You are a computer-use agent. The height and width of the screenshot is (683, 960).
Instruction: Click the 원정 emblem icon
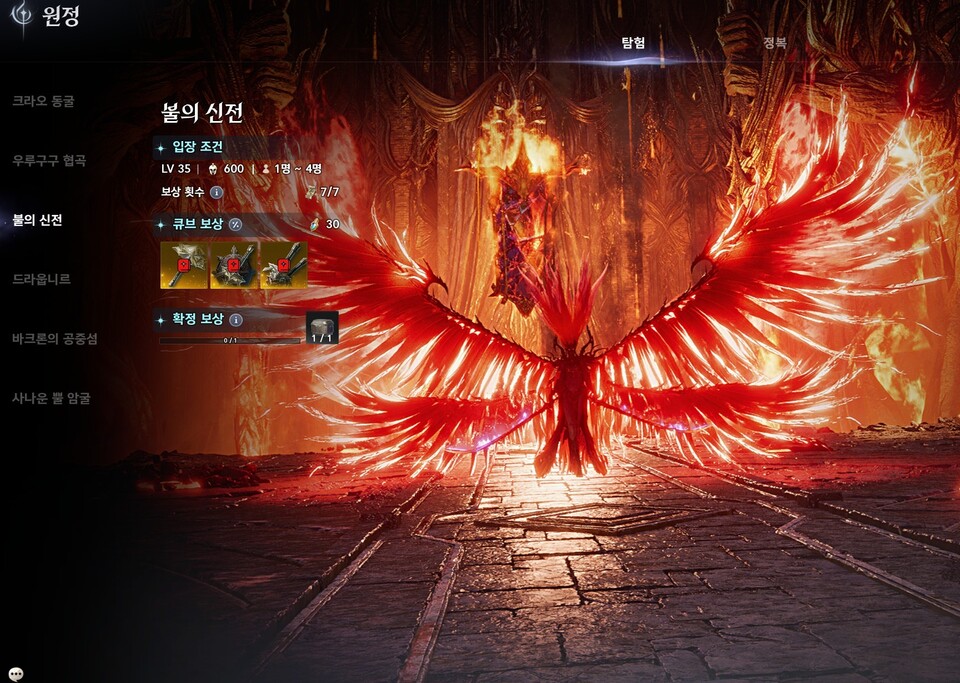point(20,18)
